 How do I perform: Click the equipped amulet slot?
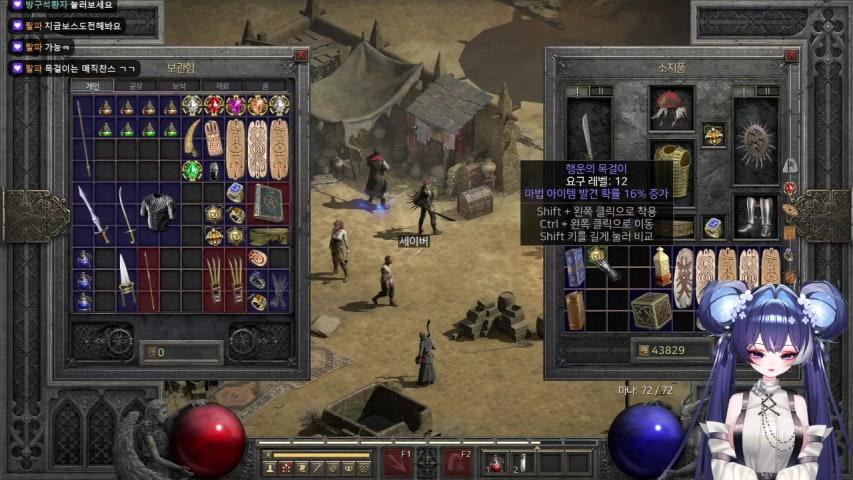point(713,134)
